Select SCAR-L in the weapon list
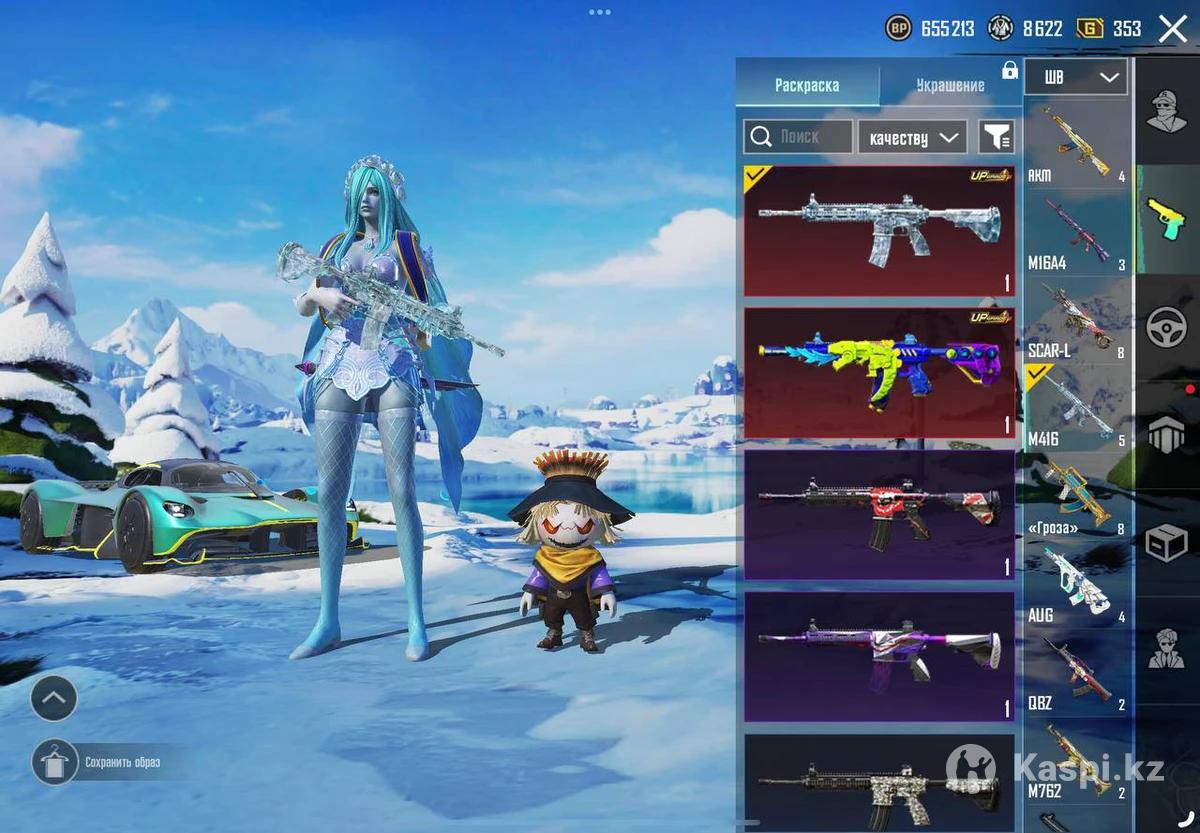 click(1077, 321)
